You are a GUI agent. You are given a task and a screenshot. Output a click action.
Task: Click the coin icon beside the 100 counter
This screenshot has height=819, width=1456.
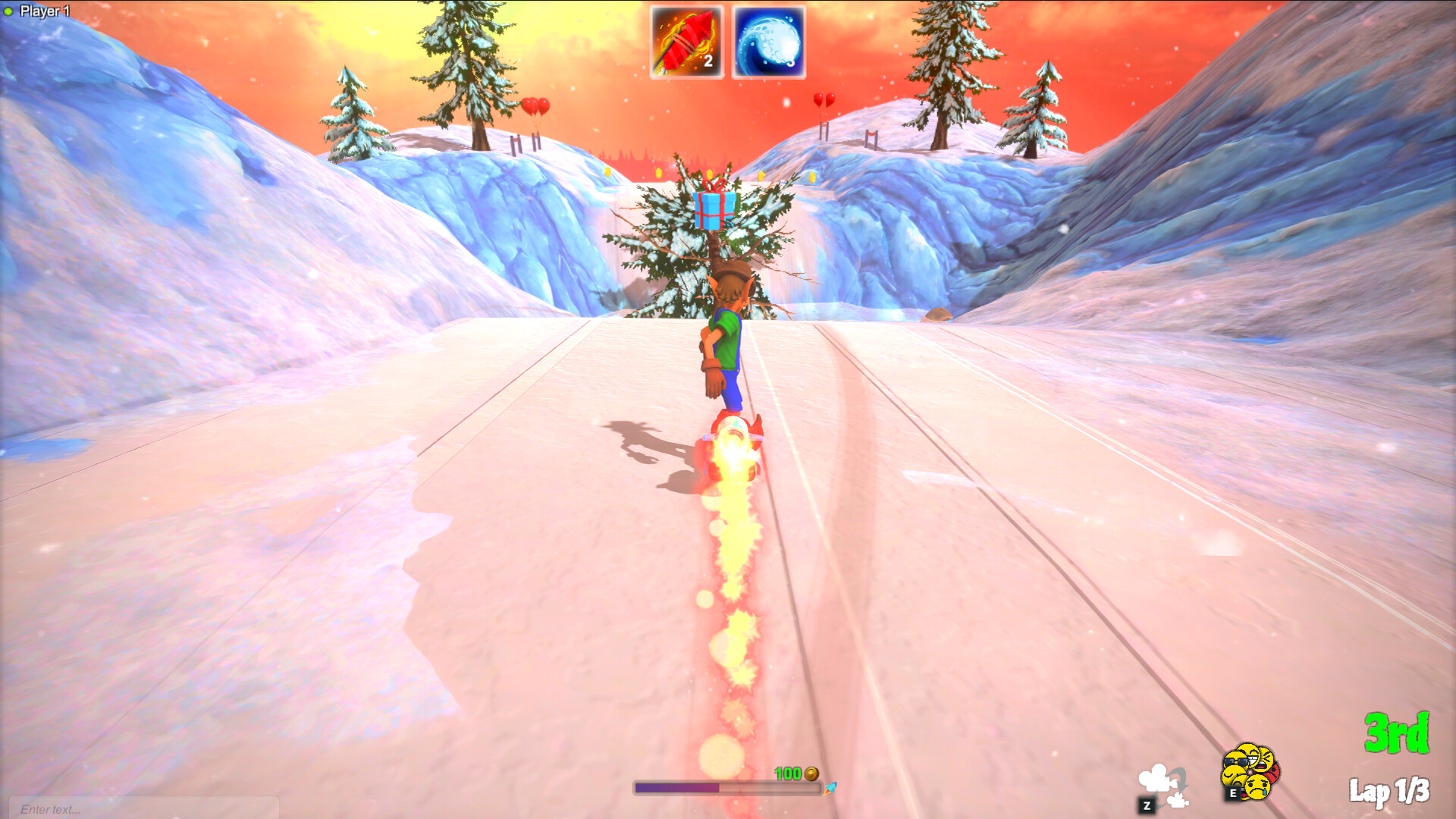point(811,774)
